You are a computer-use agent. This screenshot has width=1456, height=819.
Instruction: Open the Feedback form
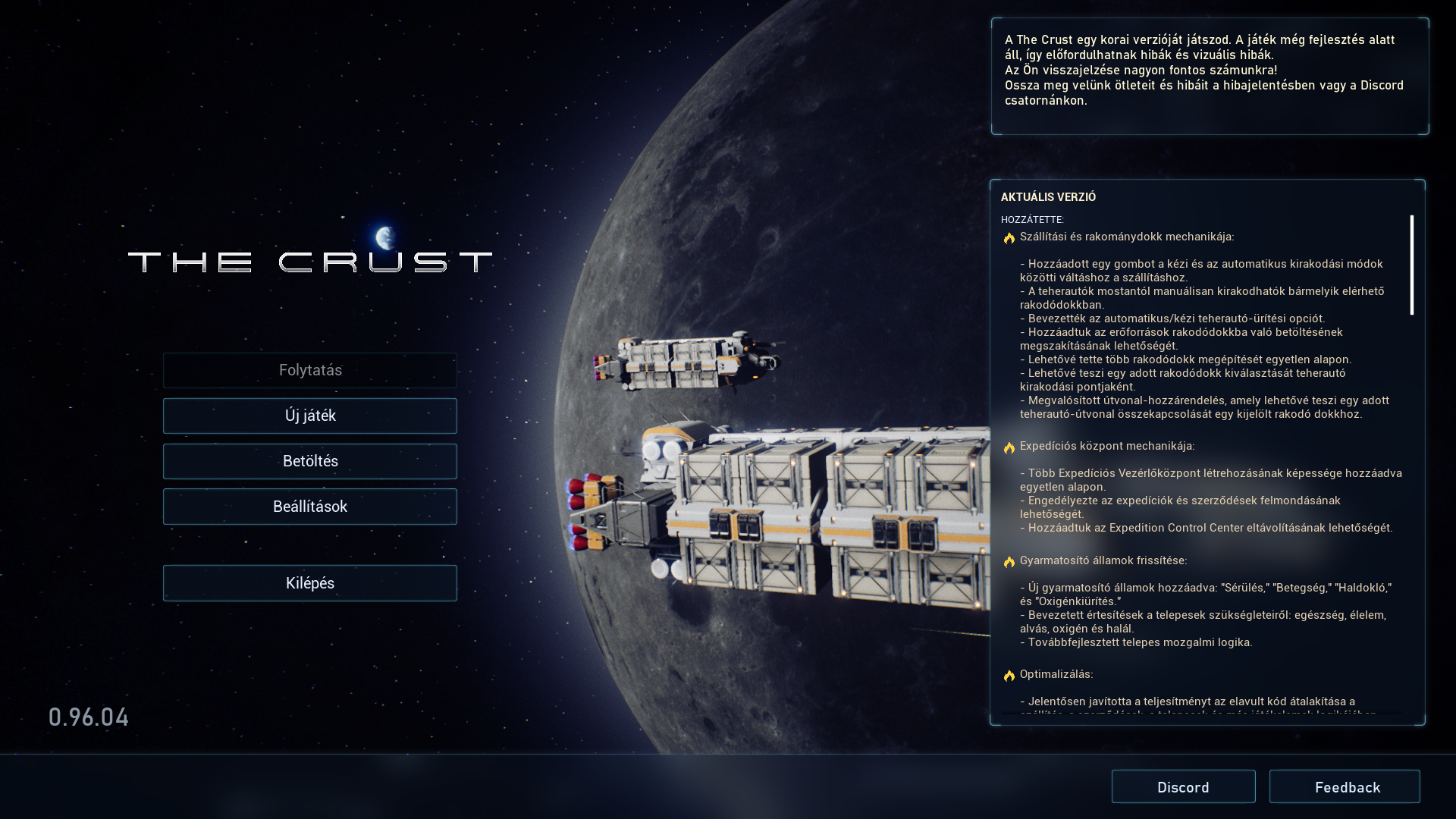(1345, 787)
